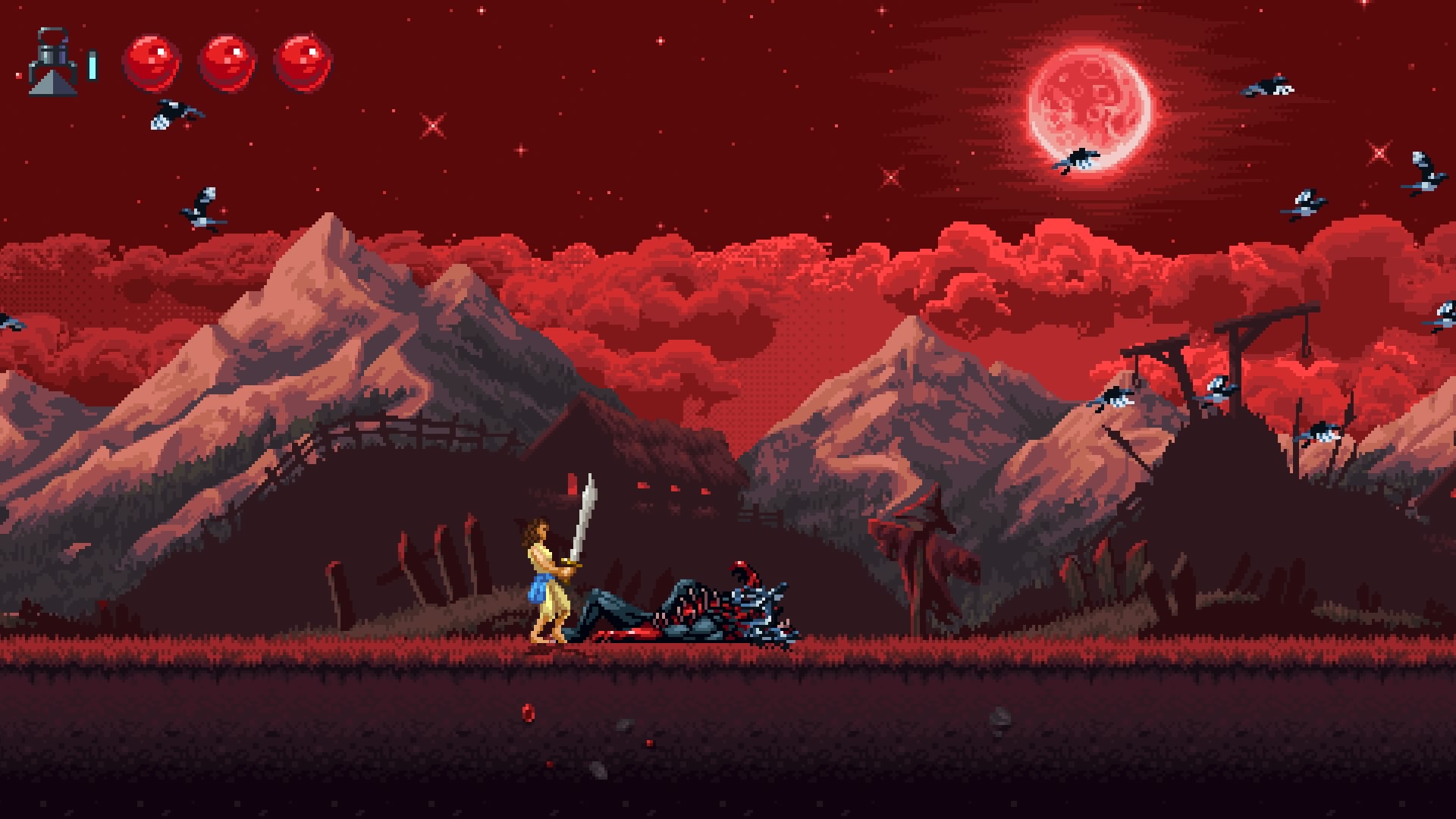Select the lantern item icon
Image resolution: width=1456 pixels, height=819 pixels.
52,62
